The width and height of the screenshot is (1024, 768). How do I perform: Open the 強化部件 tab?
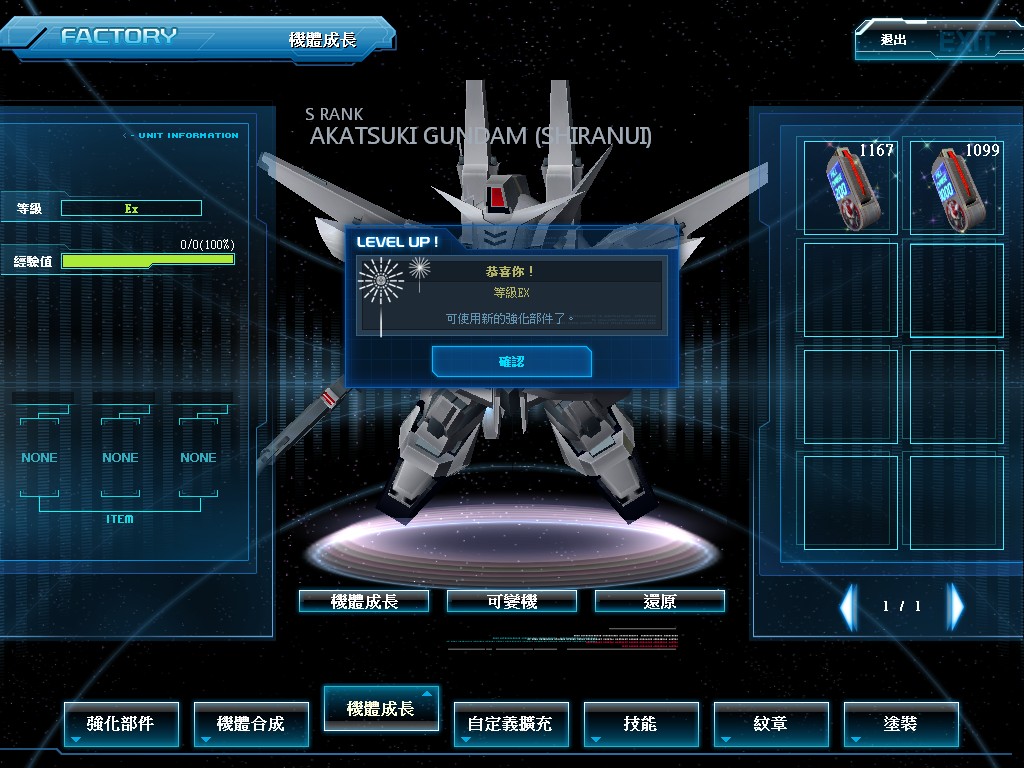(x=121, y=724)
